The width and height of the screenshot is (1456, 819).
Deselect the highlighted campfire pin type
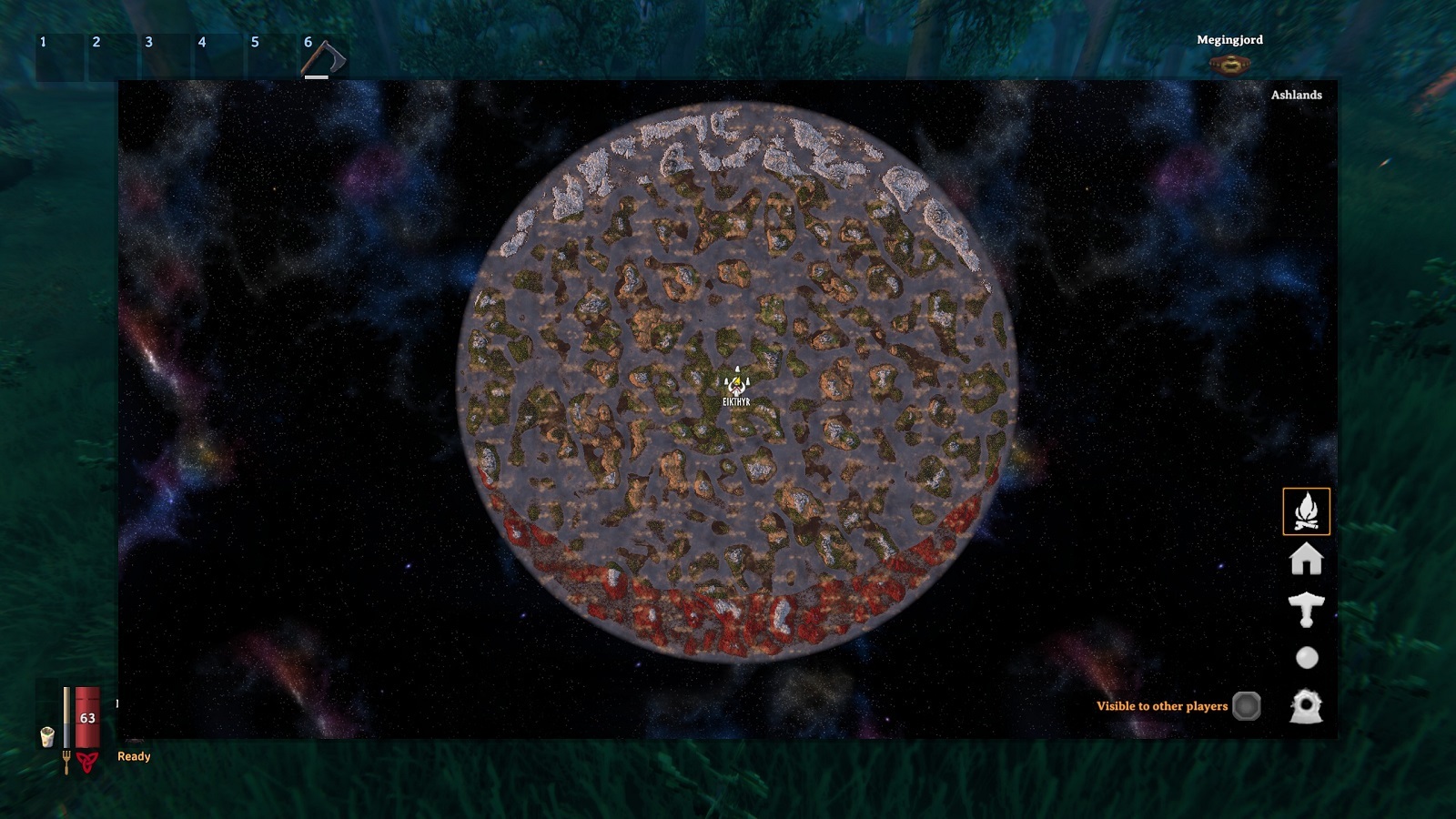[1305, 511]
